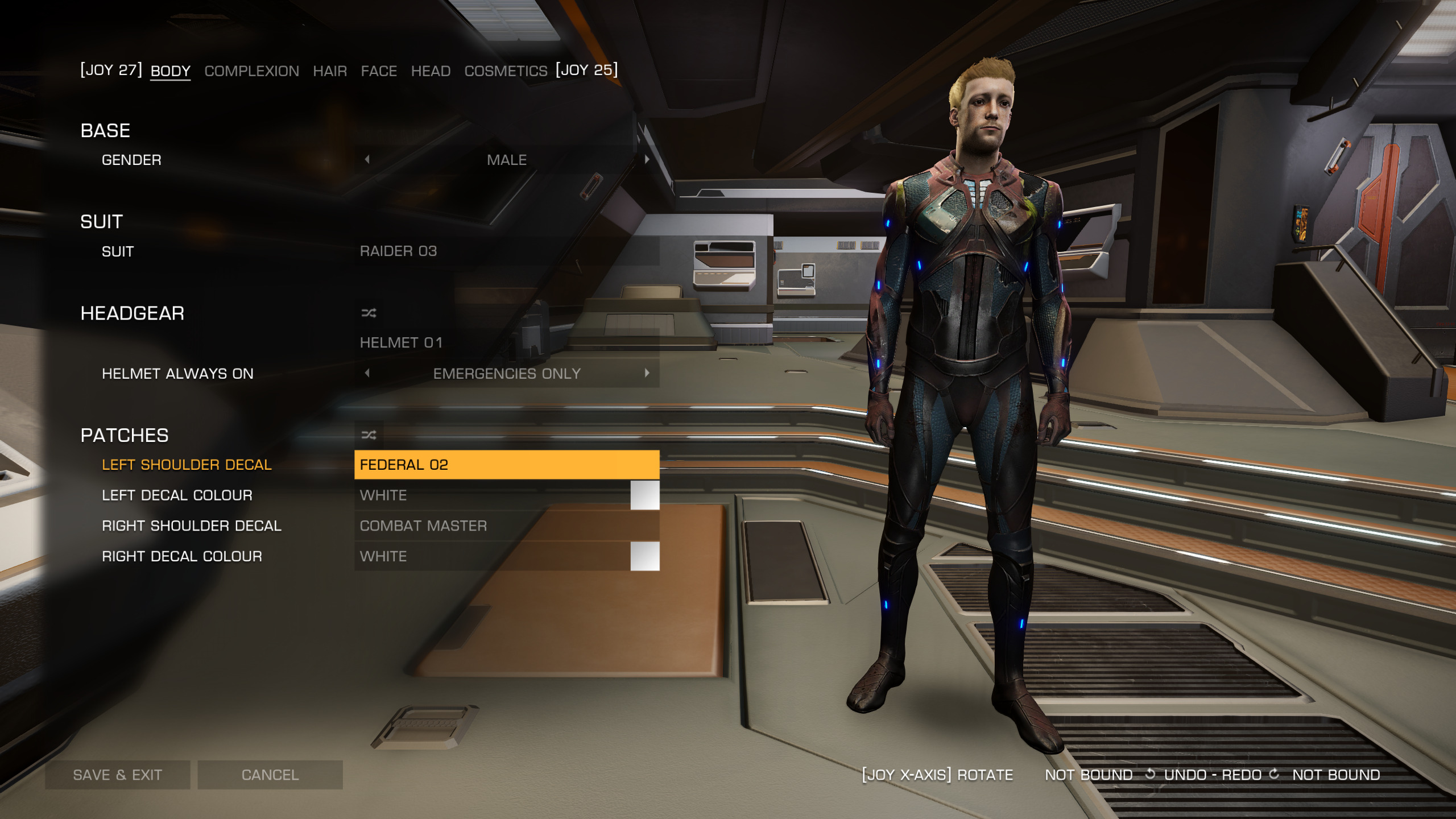The height and width of the screenshot is (819, 1456).
Task: Show the Cosmetics tab
Action: [x=506, y=71]
